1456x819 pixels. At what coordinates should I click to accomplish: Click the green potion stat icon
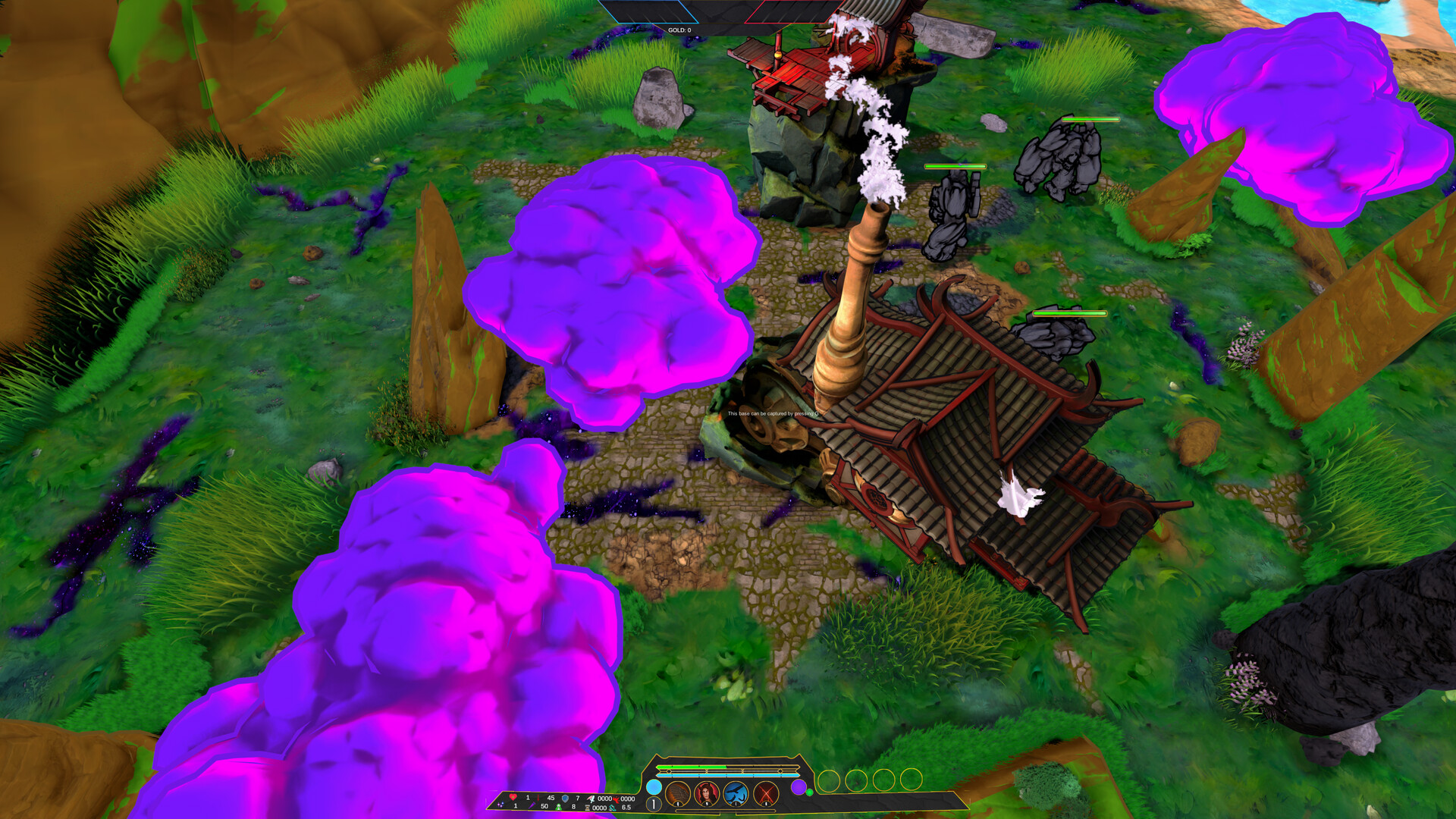click(557, 805)
